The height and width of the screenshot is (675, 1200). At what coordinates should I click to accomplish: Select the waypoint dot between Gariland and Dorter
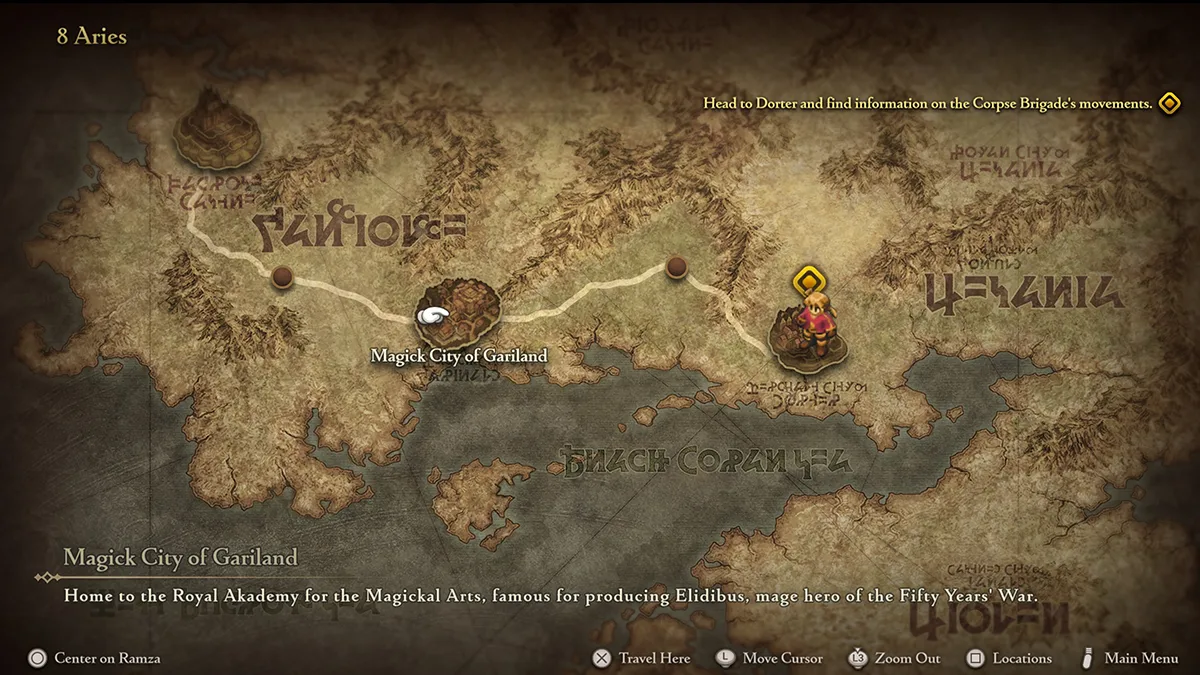[x=676, y=266]
